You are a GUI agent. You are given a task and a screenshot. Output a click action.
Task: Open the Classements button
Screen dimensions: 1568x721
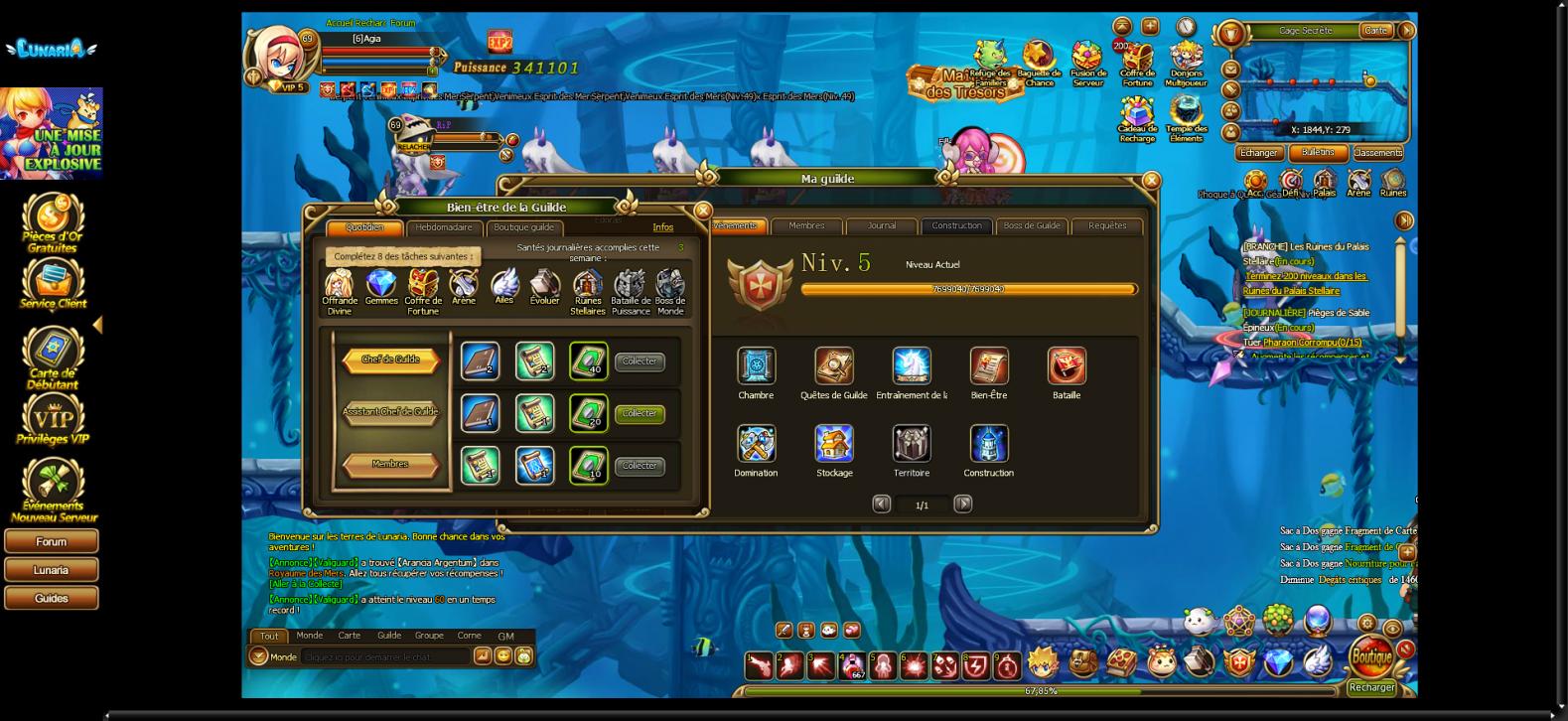pyautogui.click(x=1377, y=153)
